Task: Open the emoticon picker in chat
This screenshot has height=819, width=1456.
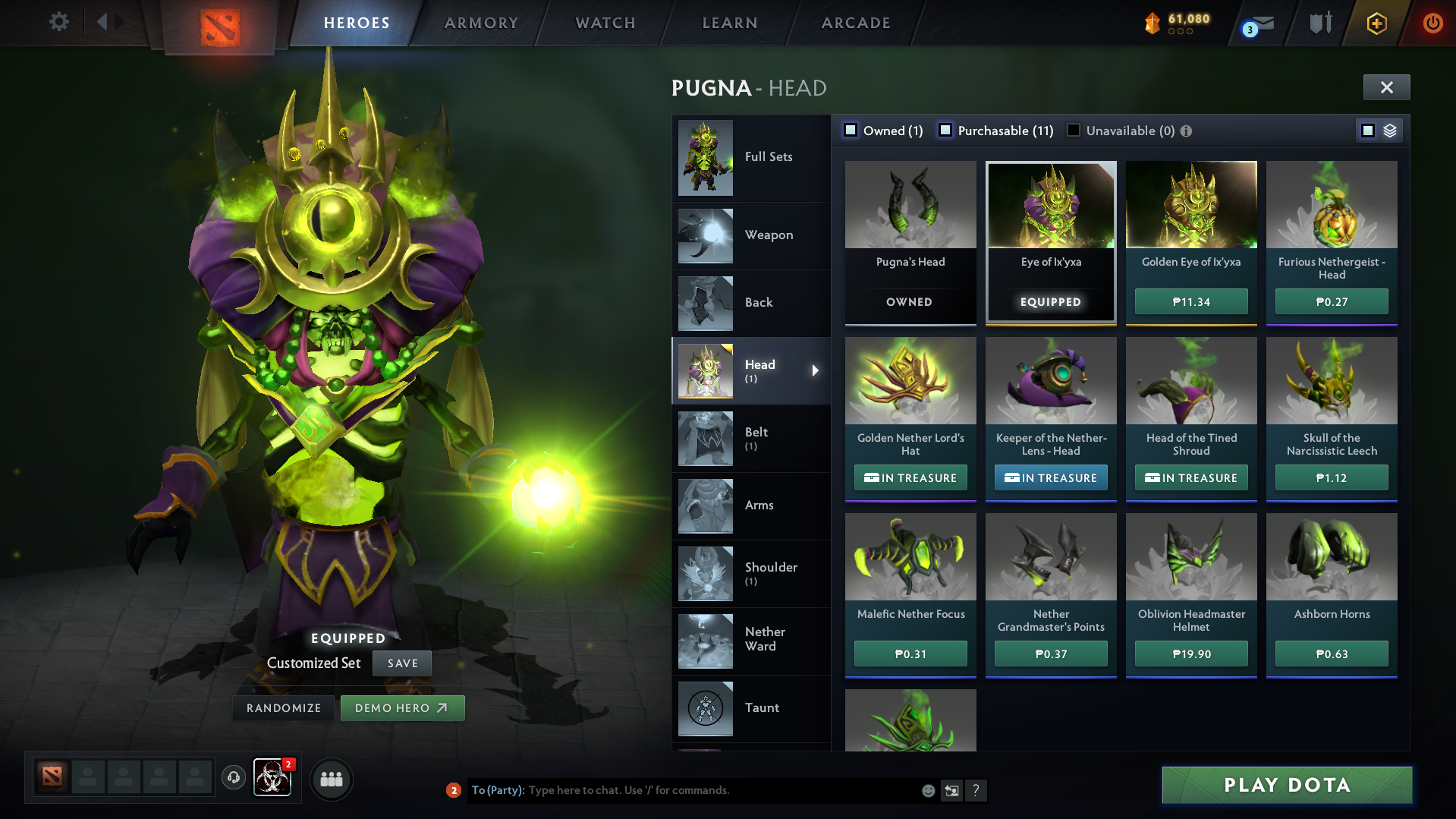Action: point(928,790)
